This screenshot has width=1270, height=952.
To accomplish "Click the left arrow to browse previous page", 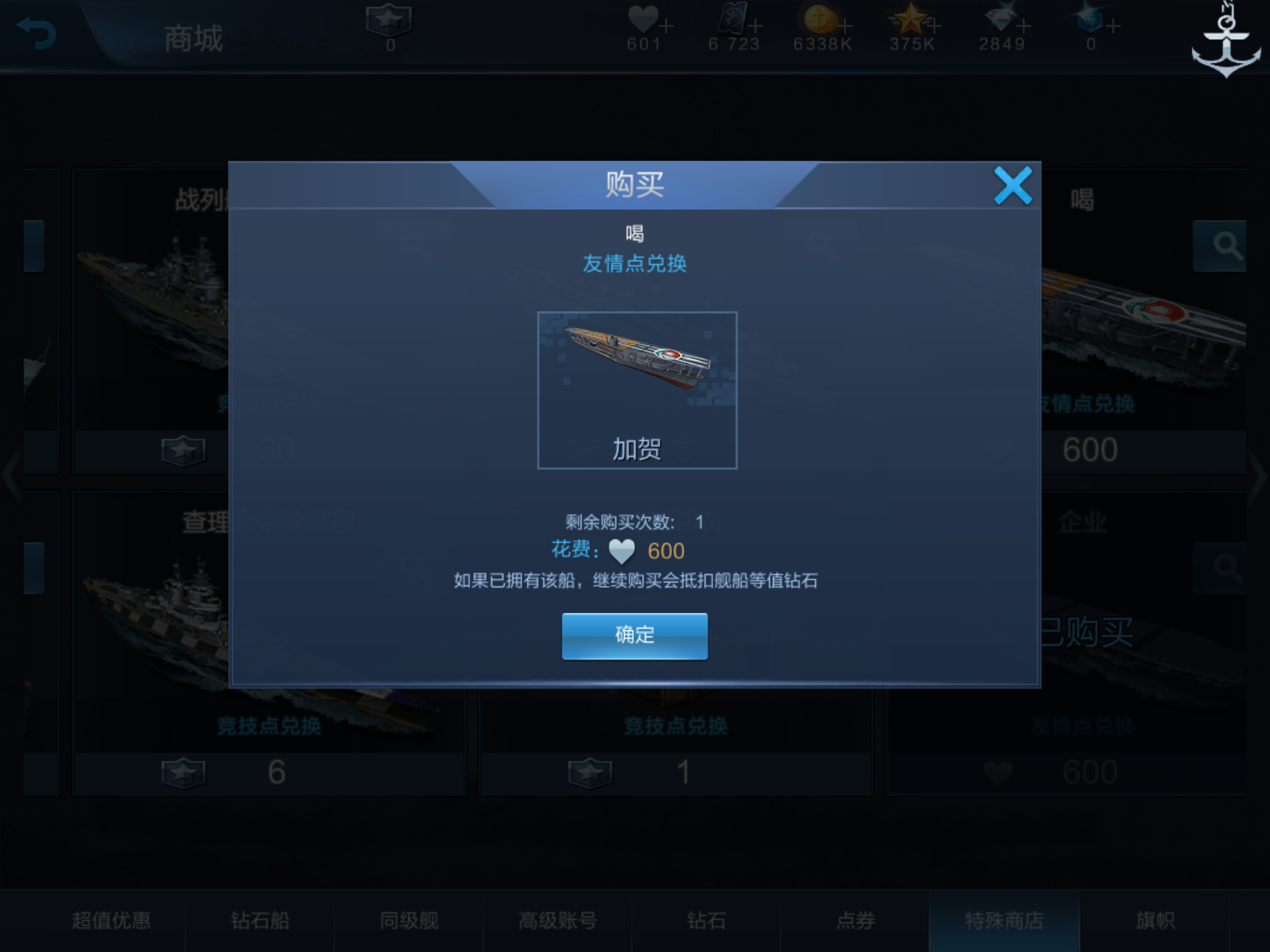I will (11, 476).
